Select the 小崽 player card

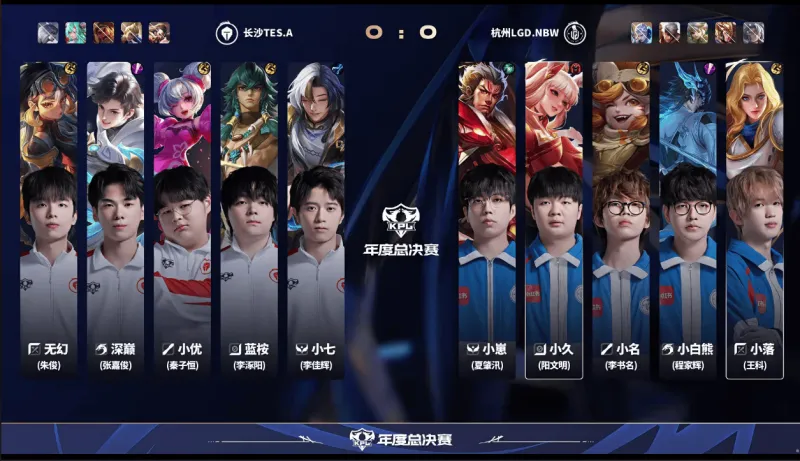coord(487,220)
